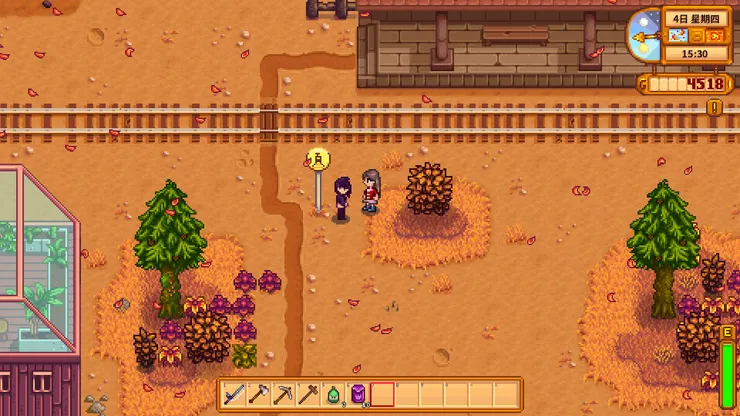The image size is (740, 416).
Task: Pick the hoe from the toolbar
Action: (308, 394)
